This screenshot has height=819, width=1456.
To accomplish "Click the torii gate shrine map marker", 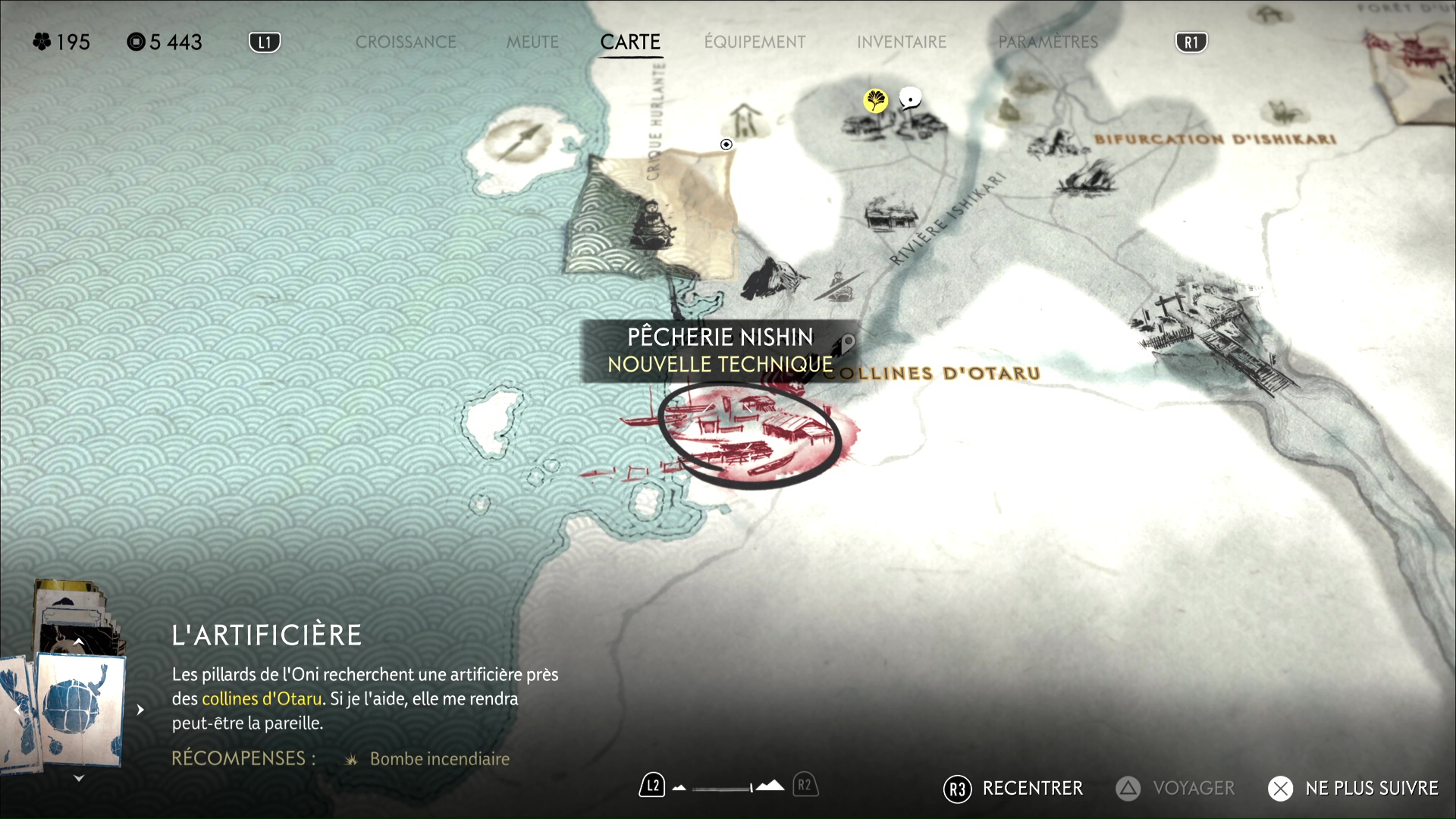I will point(746,120).
